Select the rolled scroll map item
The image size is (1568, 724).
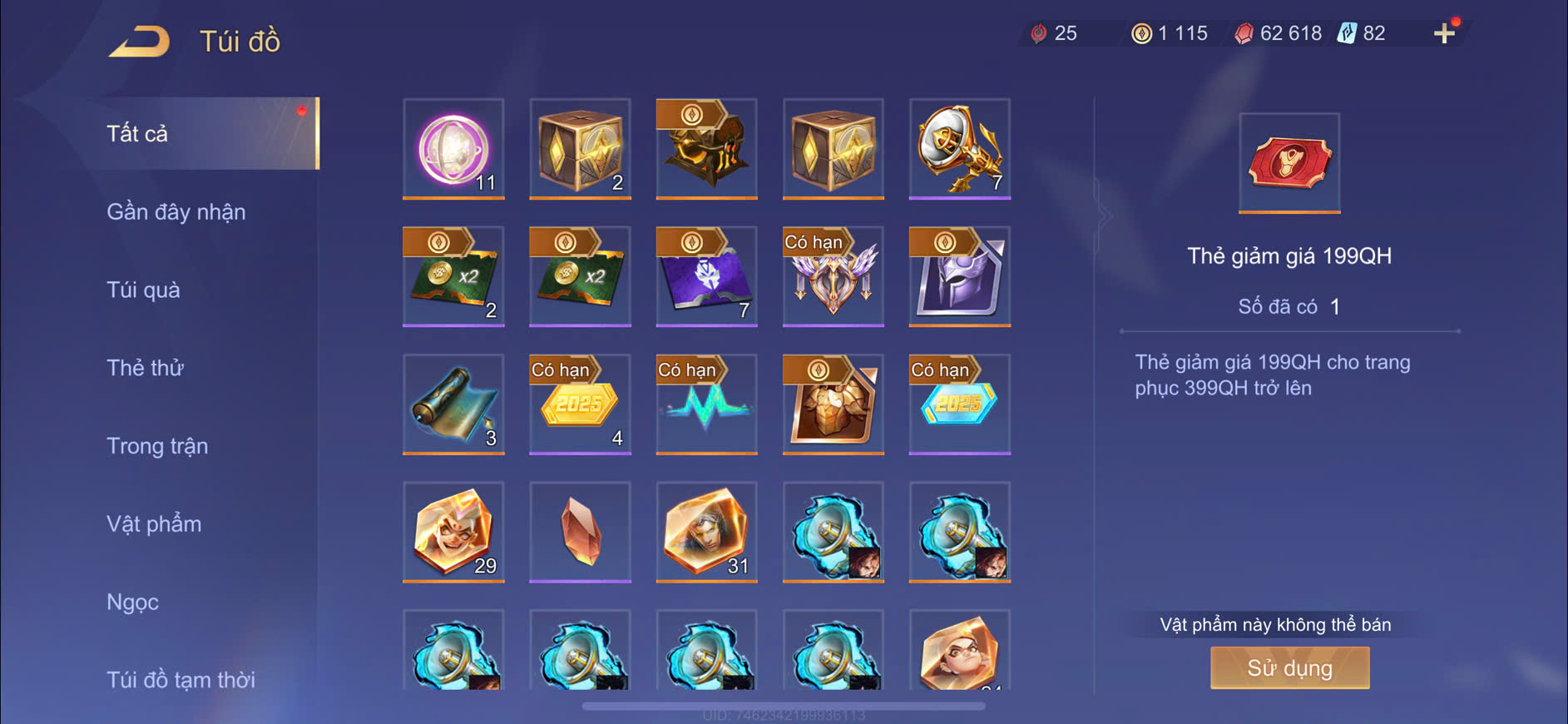coord(453,404)
